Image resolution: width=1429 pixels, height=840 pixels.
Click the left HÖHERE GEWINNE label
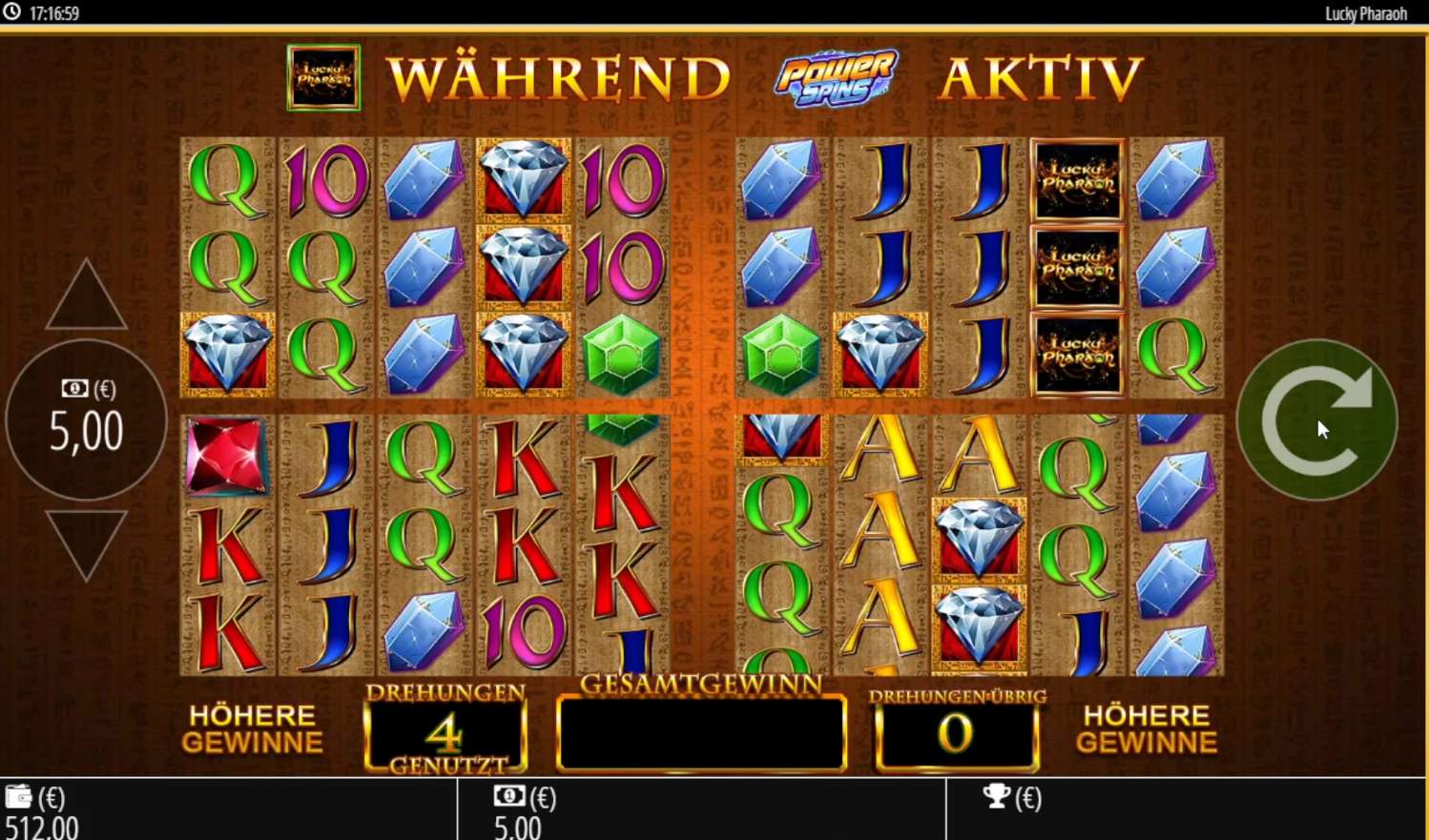252,728
